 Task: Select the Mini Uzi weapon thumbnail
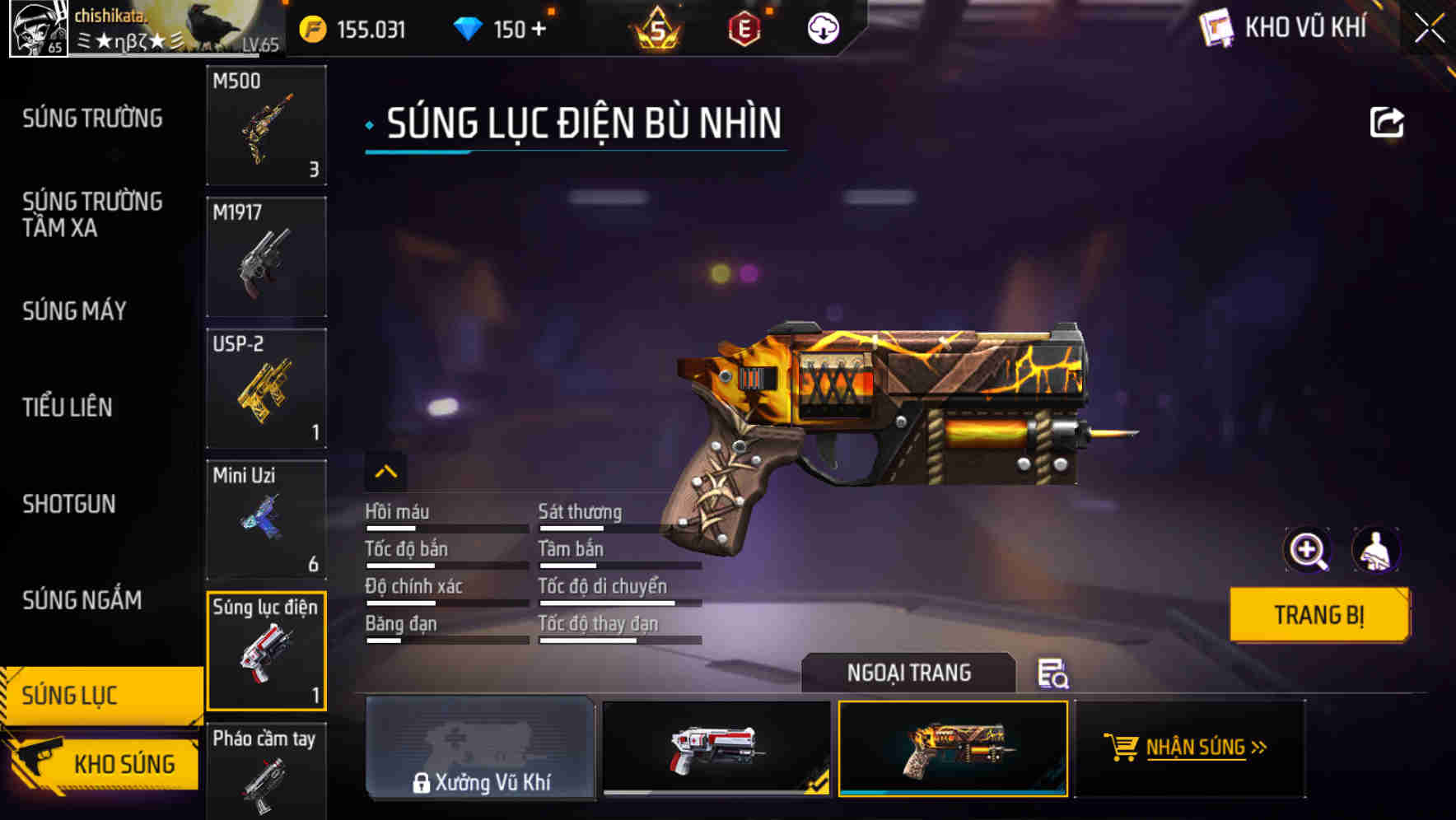pyautogui.click(x=267, y=519)
